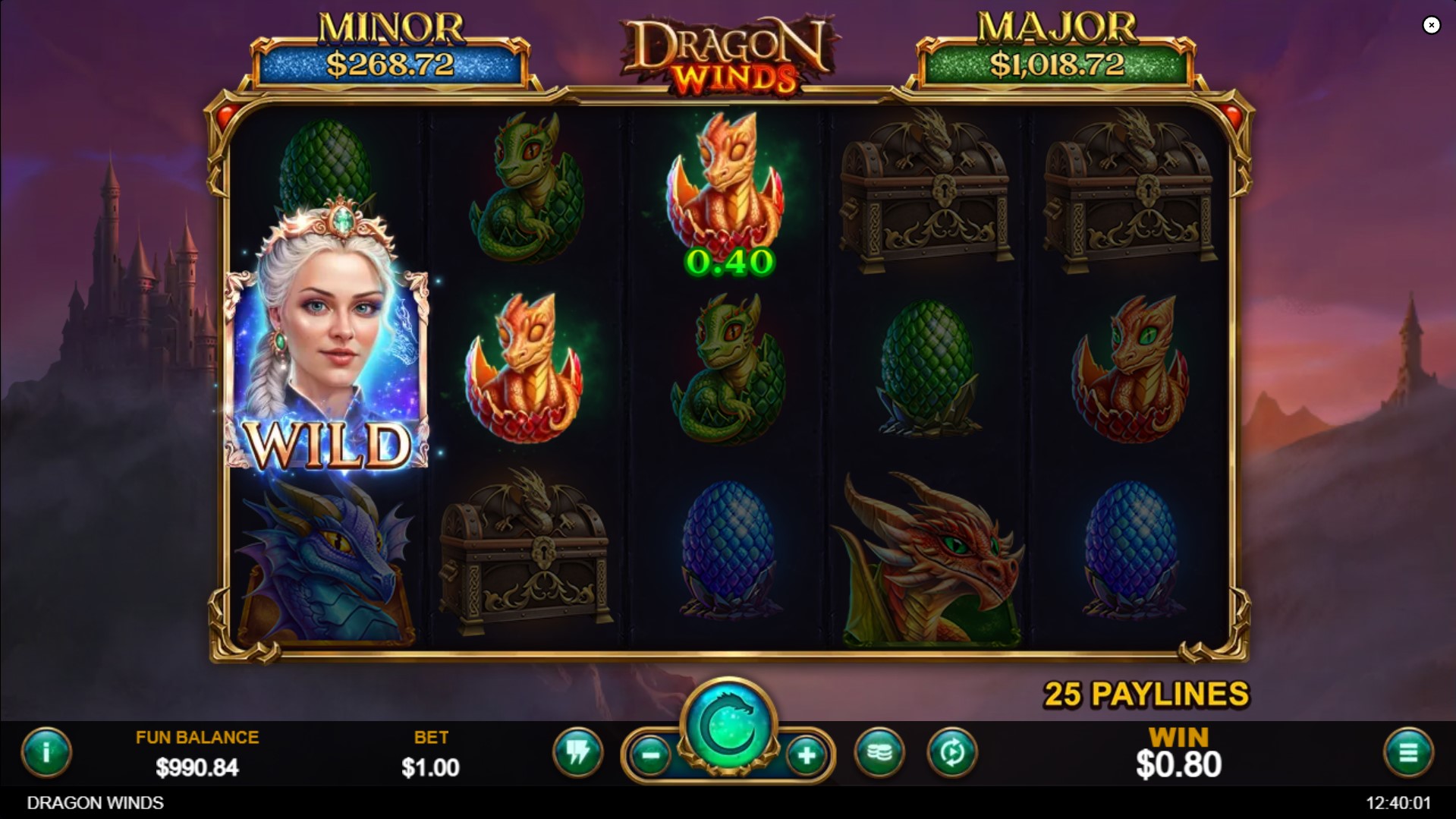Click the Dragon Winds title logo
The height and width of the screenshot is (819, 1456).
[x=728, y=49]
